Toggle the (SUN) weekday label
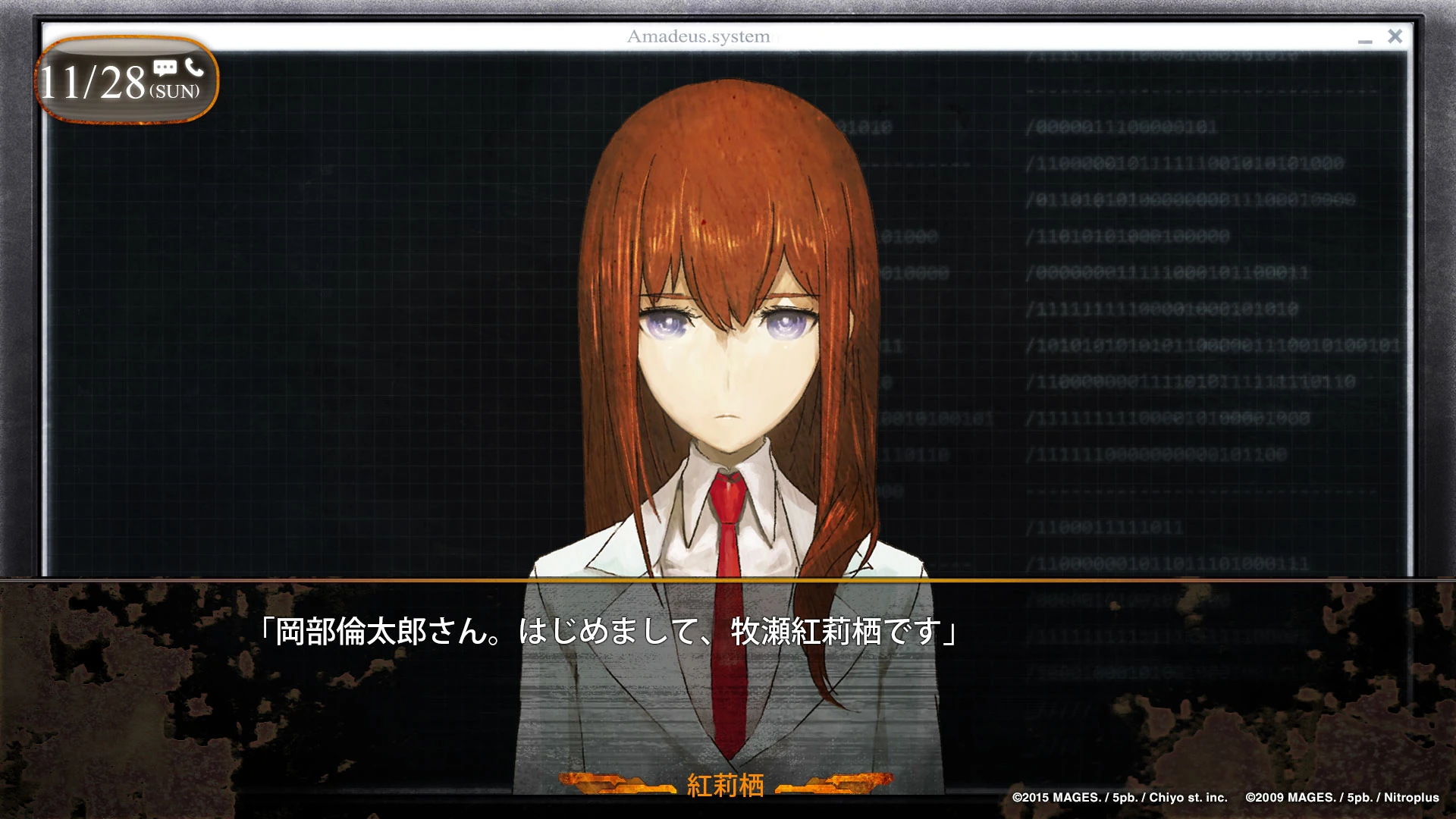The width and height of the screenshot is (1456, 819). (176, 91)
